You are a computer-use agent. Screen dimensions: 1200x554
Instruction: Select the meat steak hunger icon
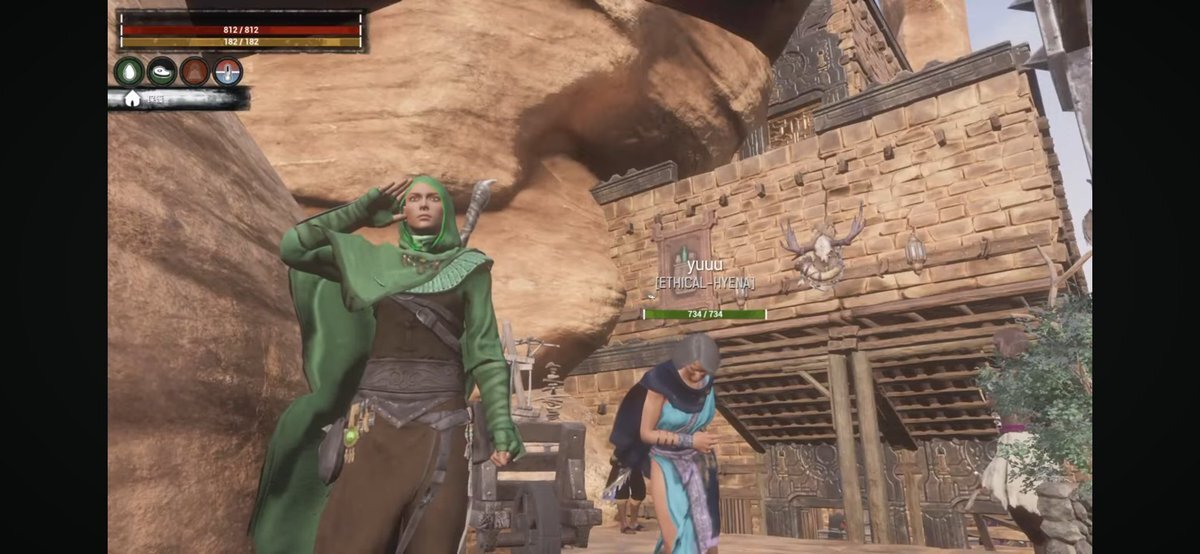[162, 72]
